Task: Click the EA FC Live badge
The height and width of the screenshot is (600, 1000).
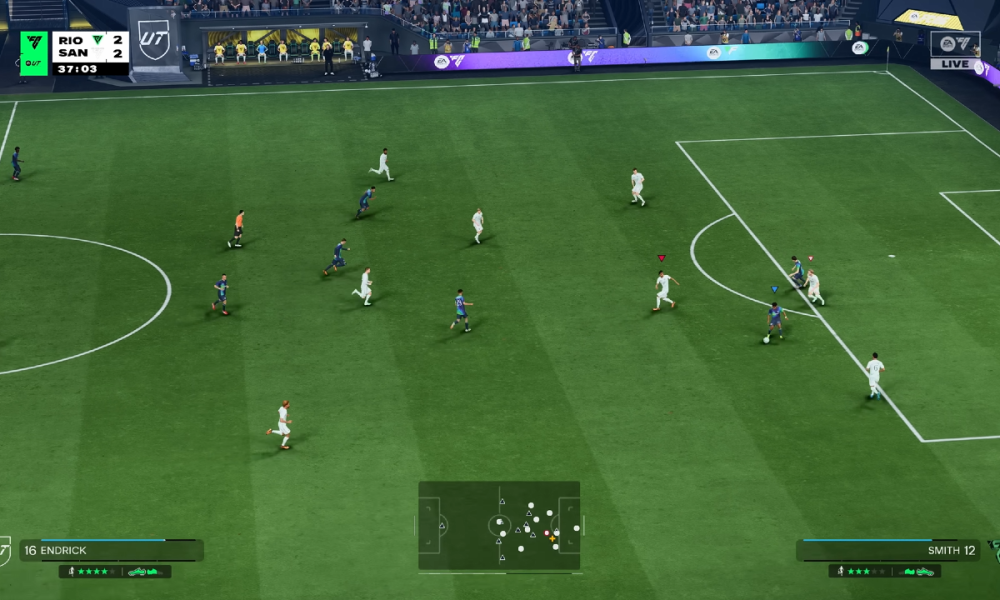Action: point(954,49)
